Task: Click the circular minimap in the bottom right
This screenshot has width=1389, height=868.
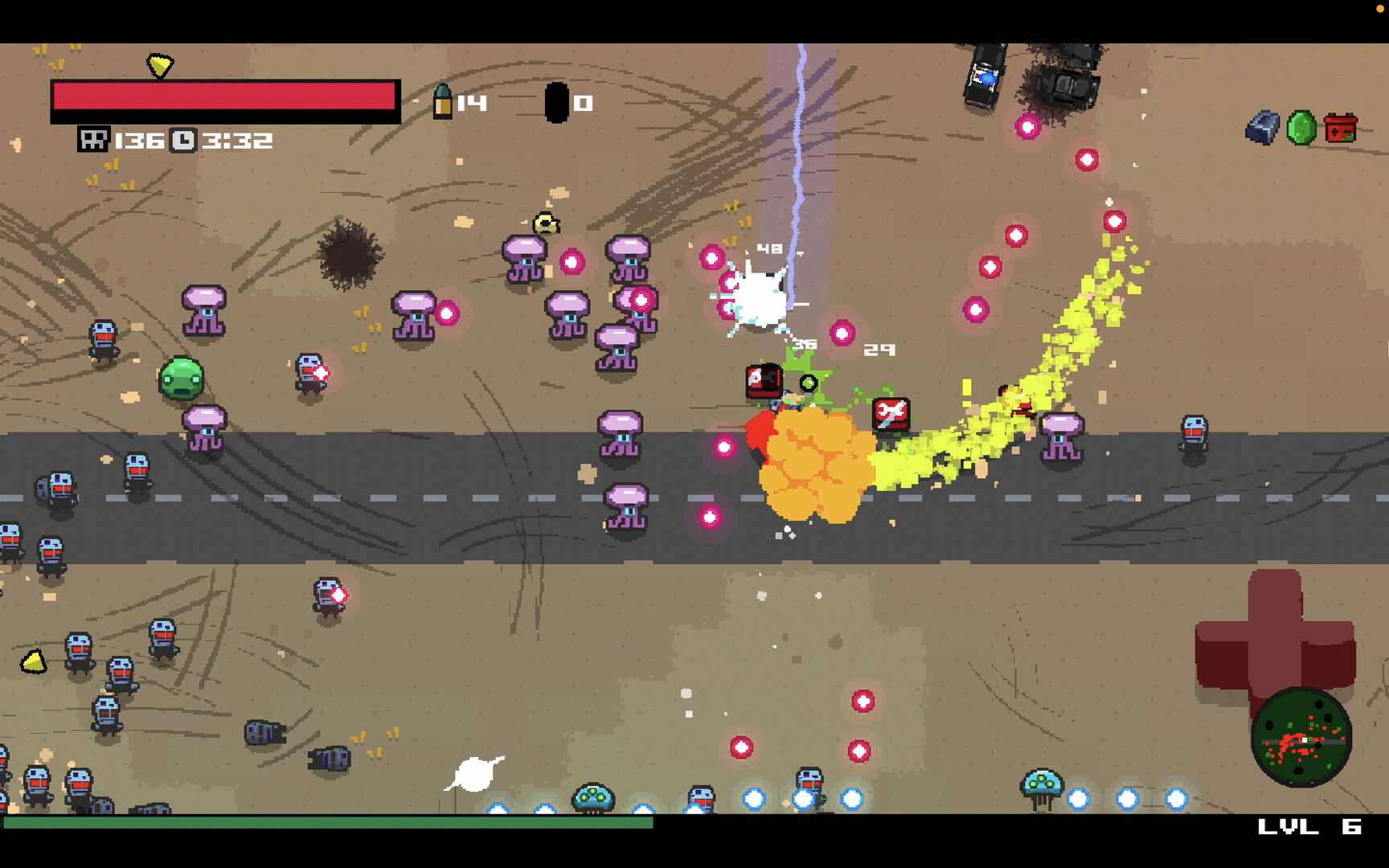Action: pyautogui.click(x=1302, y=739)
